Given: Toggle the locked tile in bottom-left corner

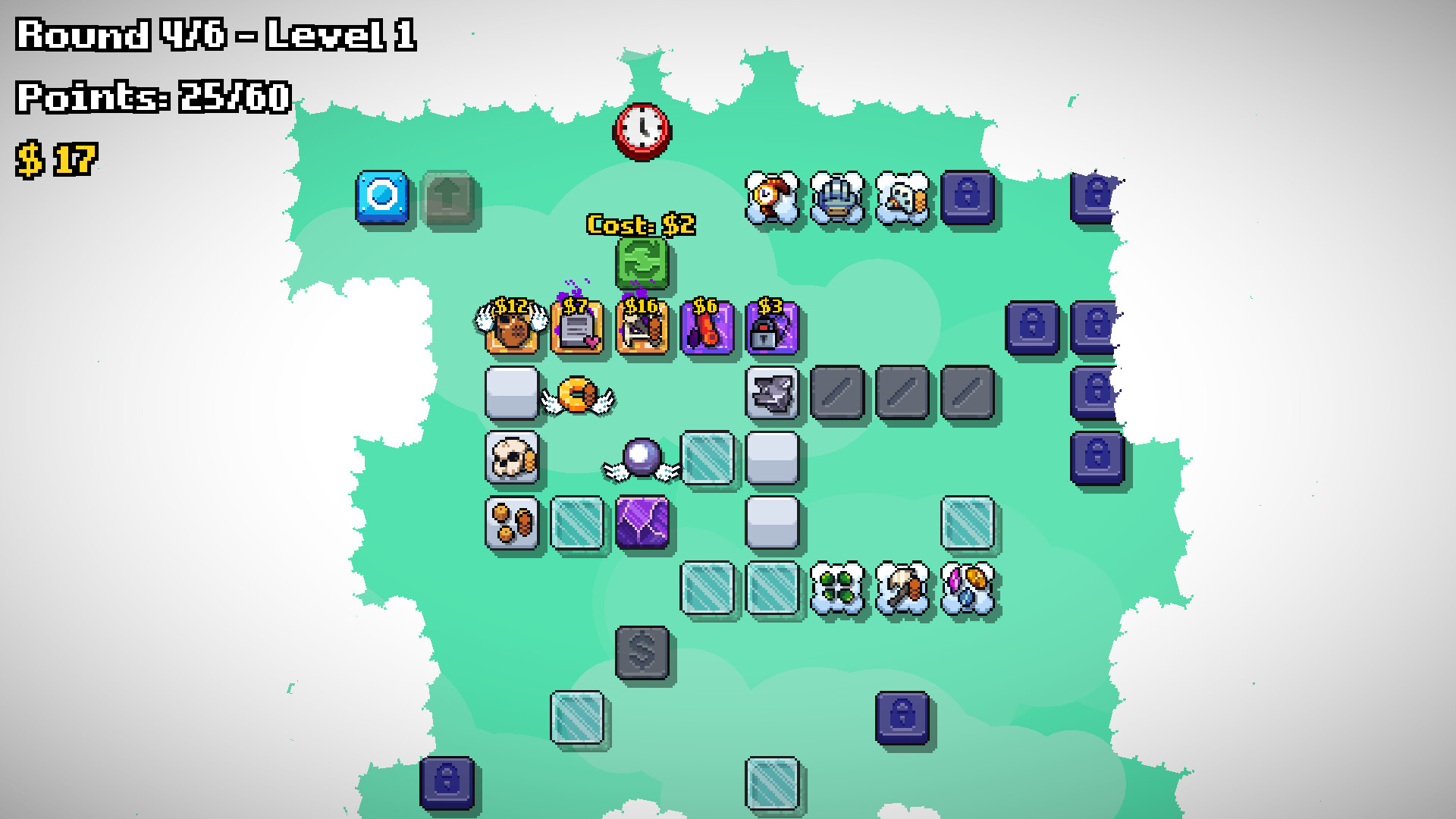Looking at the screenshot, I should pos(447,781).
